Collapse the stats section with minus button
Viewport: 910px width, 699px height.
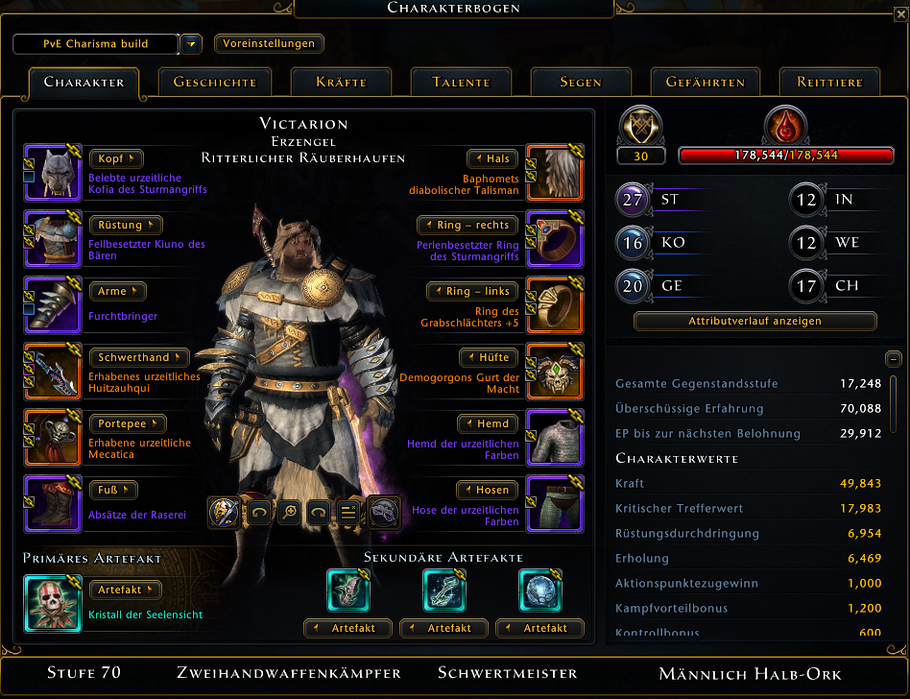pos(892,358)
